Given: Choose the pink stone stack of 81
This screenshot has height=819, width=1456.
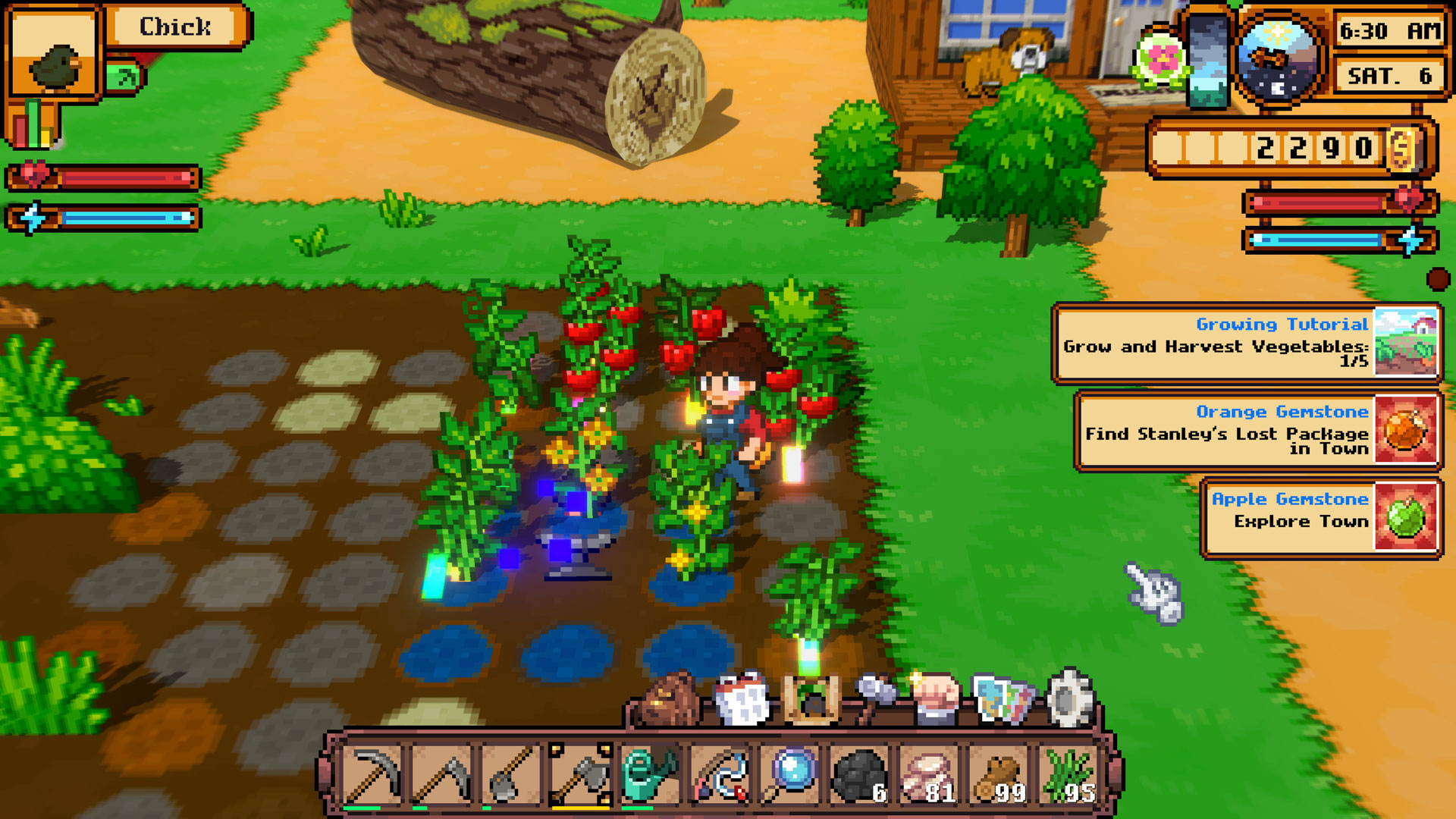Looking at the screenshot, I should 929,775.
